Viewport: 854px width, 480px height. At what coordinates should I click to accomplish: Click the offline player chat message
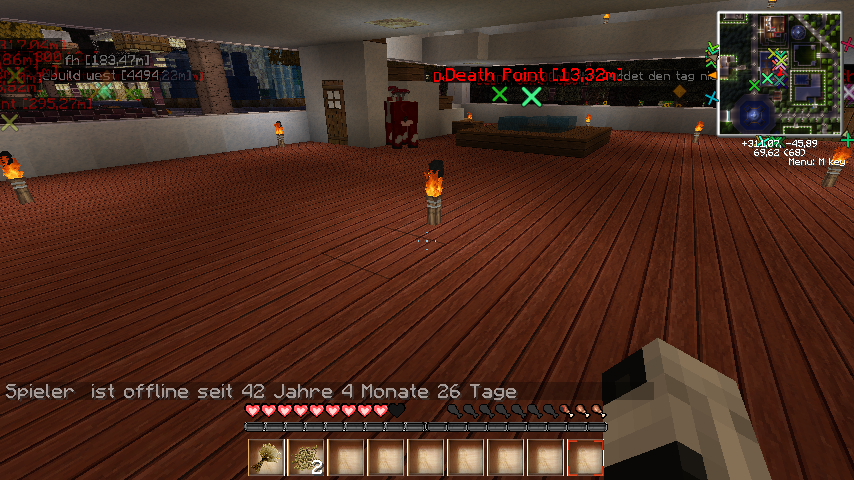point(261,391)
